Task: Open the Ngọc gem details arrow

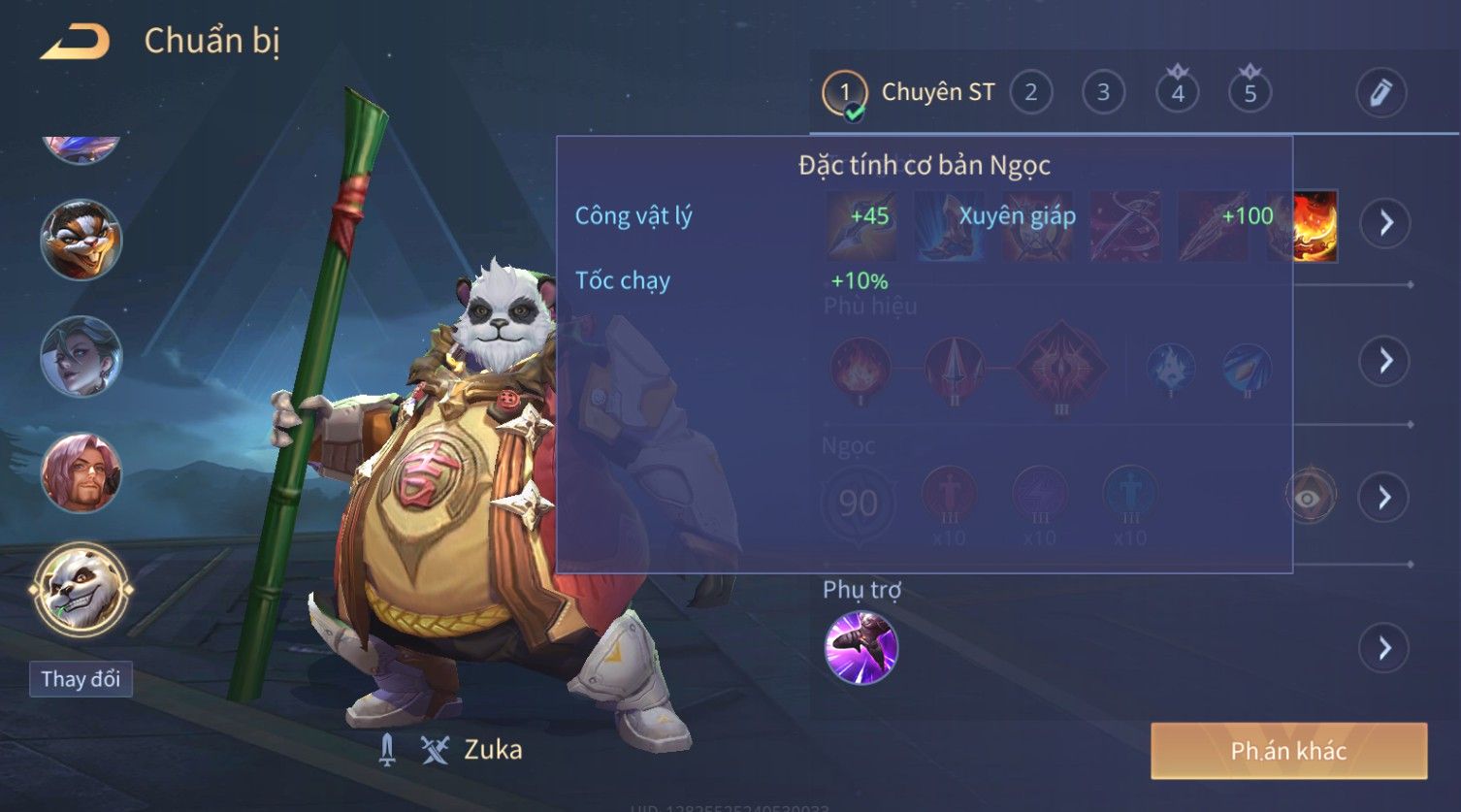Action: [1384, 498]
